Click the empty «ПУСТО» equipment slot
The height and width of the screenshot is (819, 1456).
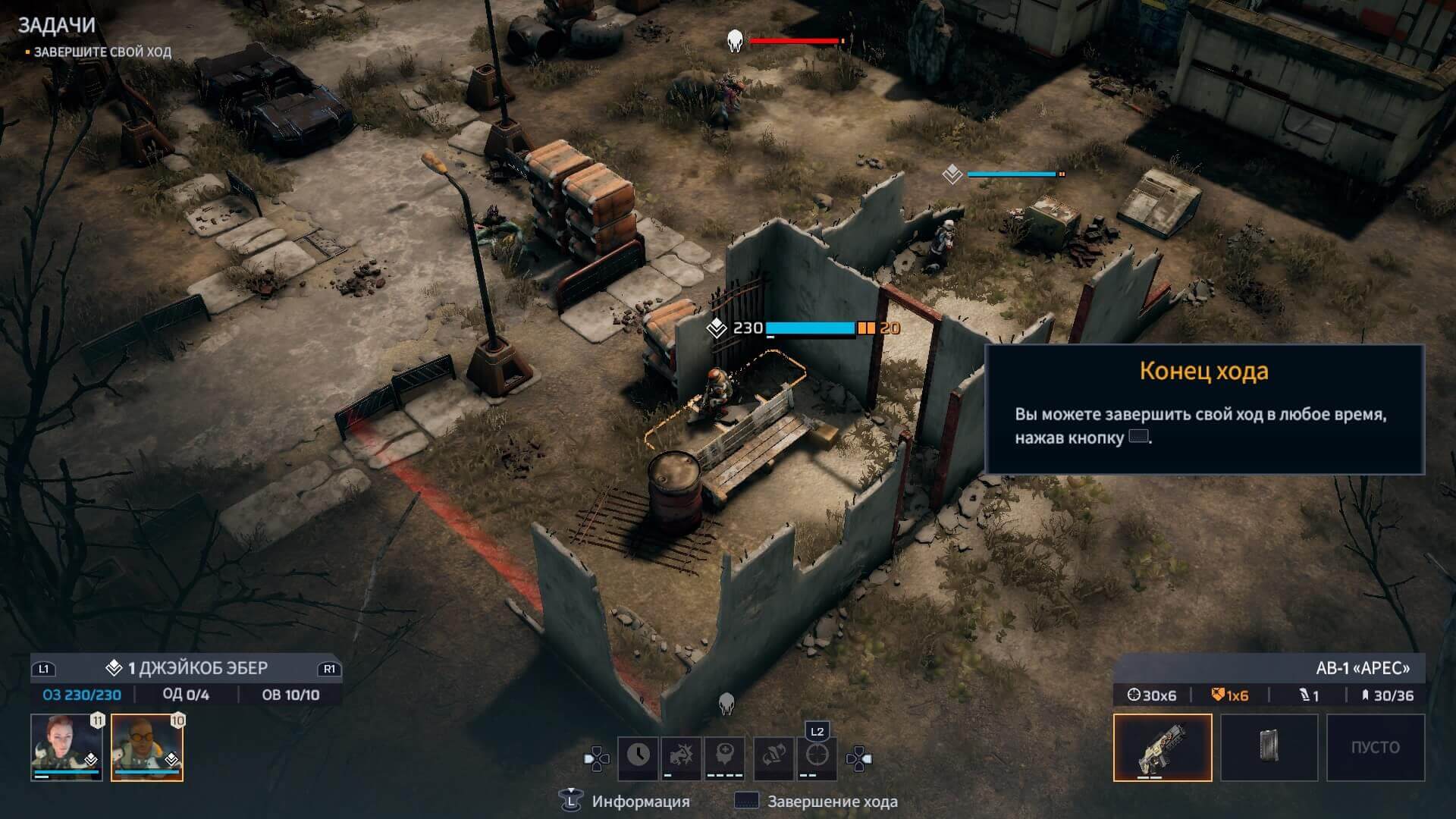(1375, 747)
